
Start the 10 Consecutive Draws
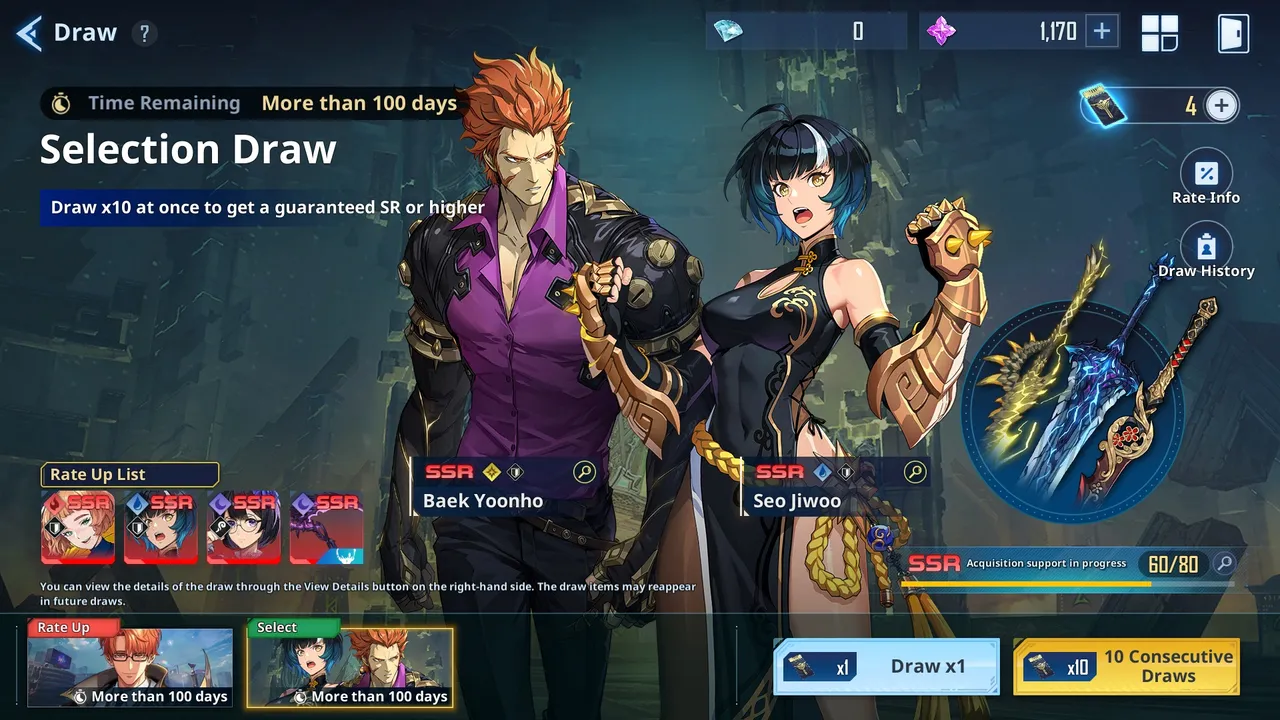1128,666
